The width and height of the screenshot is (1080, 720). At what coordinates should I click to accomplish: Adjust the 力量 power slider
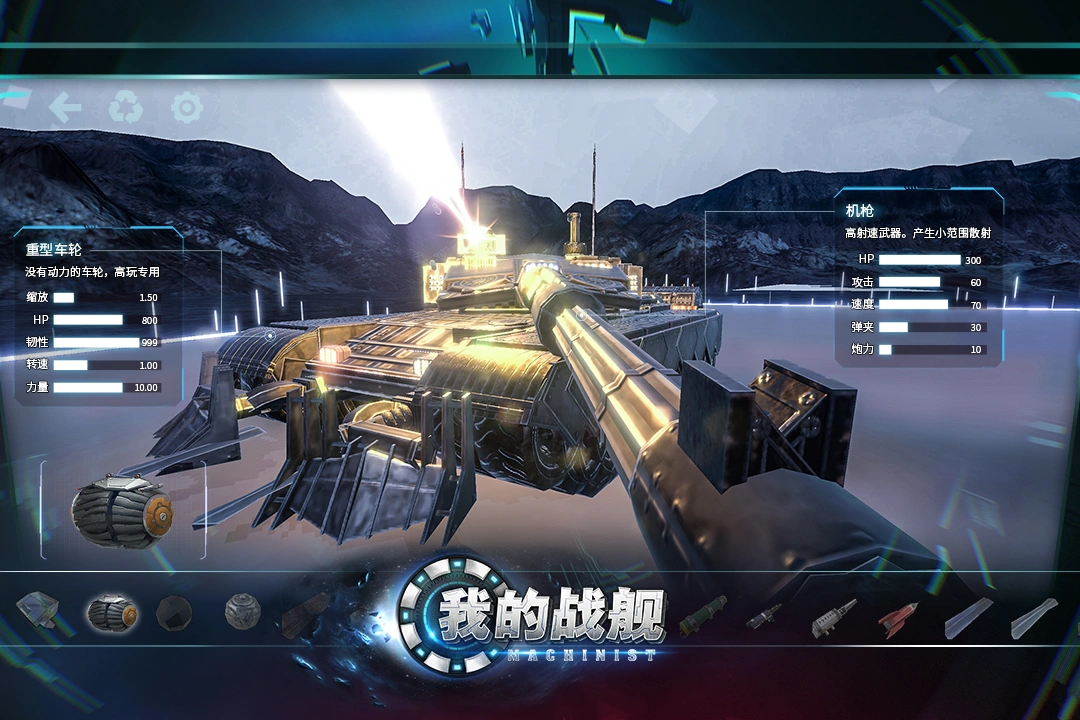click(x=96, y=387)
